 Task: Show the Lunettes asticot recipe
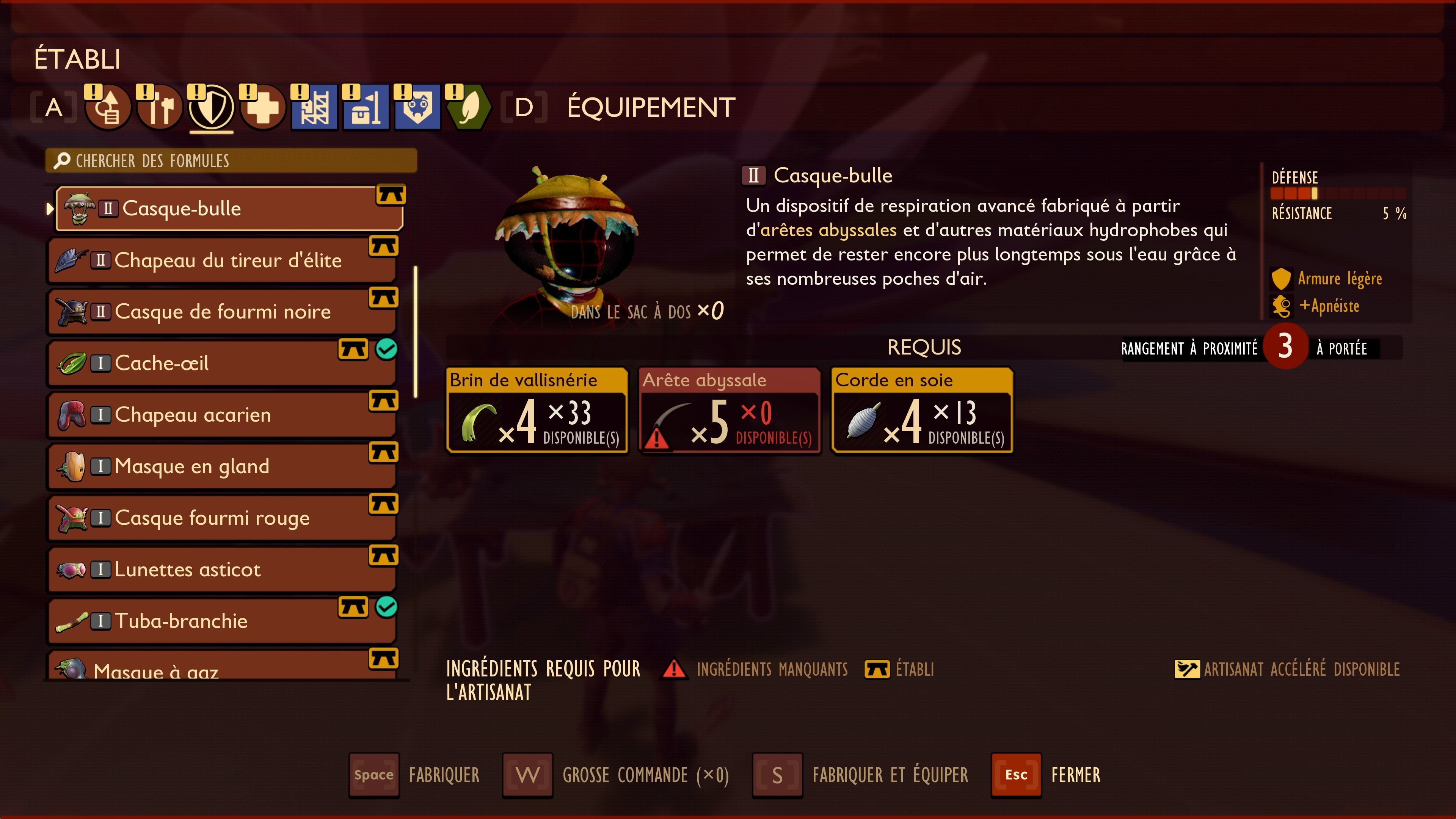pos(221,569)
